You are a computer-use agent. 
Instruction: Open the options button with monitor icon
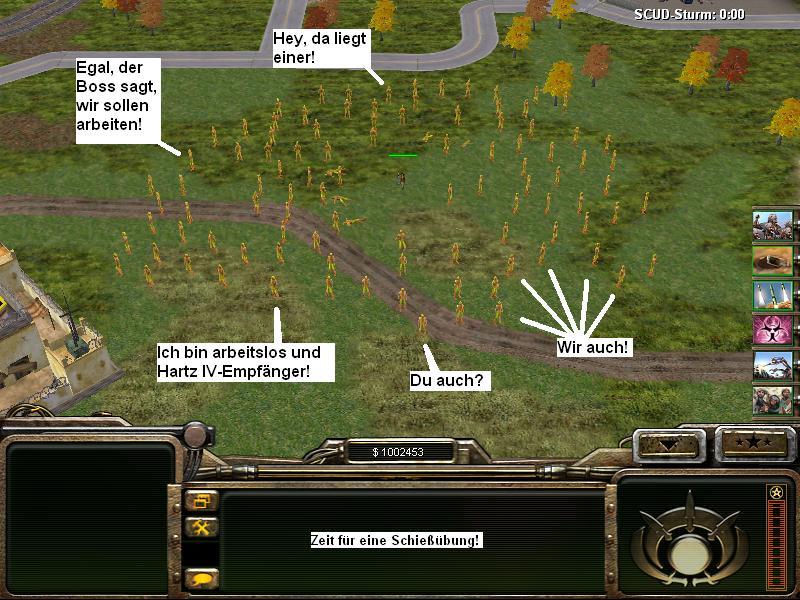(201, 502)
